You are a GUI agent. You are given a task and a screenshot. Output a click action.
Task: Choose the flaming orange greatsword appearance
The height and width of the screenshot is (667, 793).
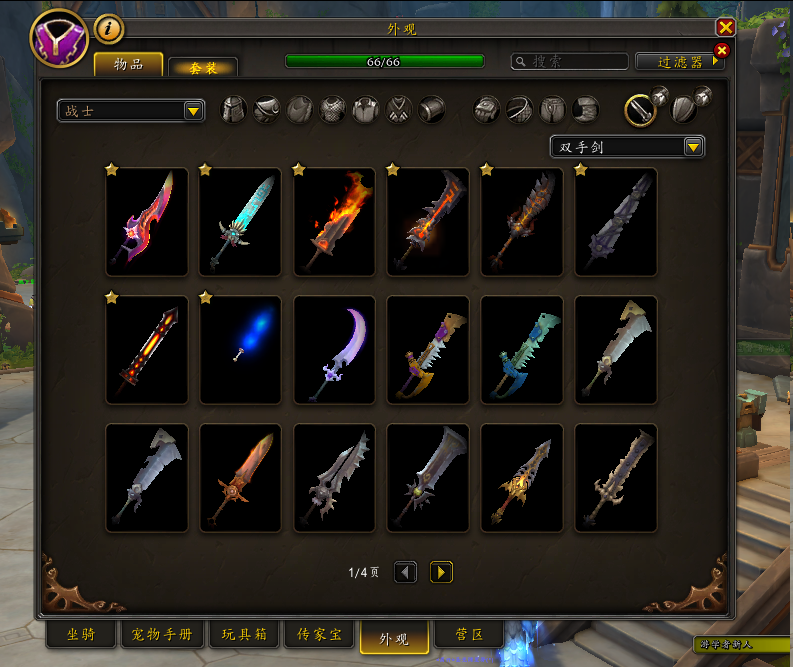[334, 222]
